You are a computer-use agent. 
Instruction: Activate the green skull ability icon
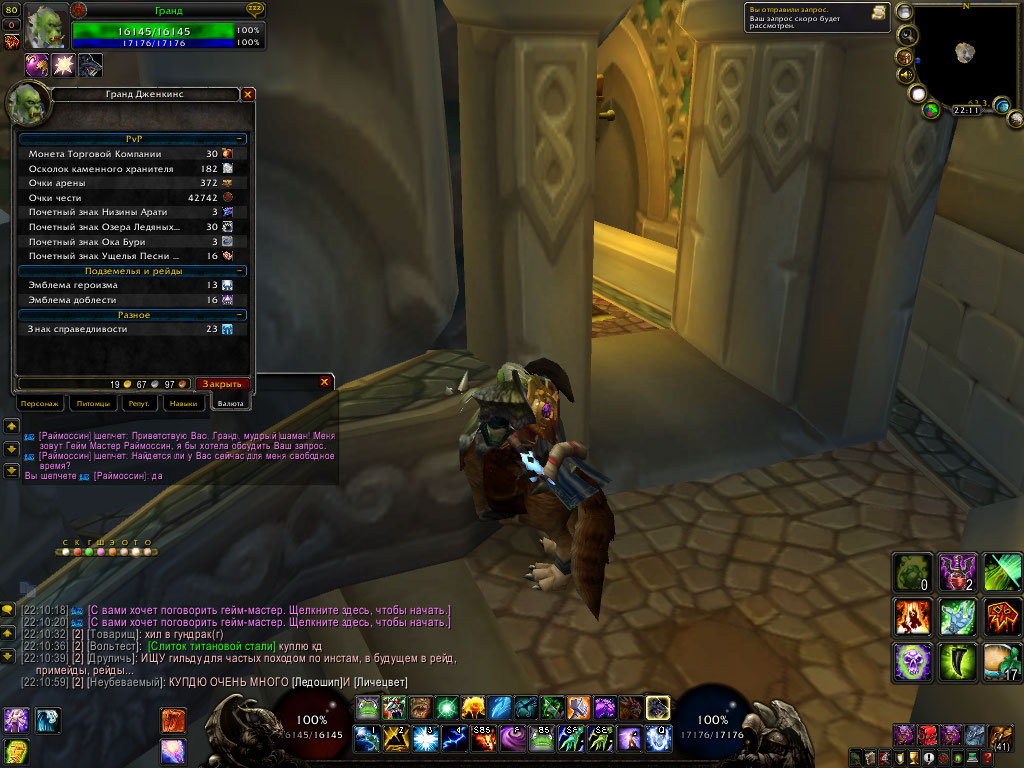tap(911, 661)
